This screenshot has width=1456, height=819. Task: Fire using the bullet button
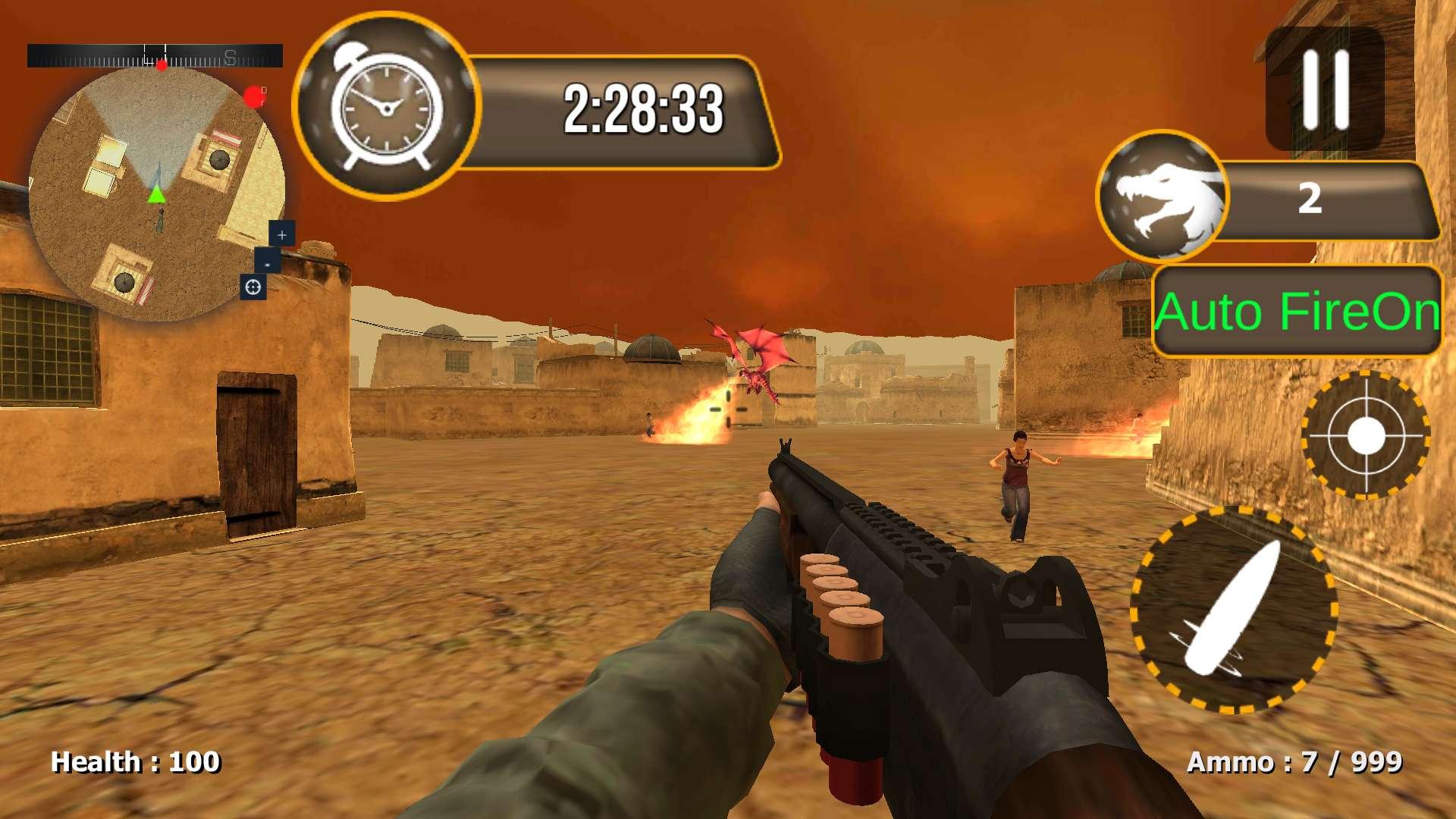(1234, 610)
